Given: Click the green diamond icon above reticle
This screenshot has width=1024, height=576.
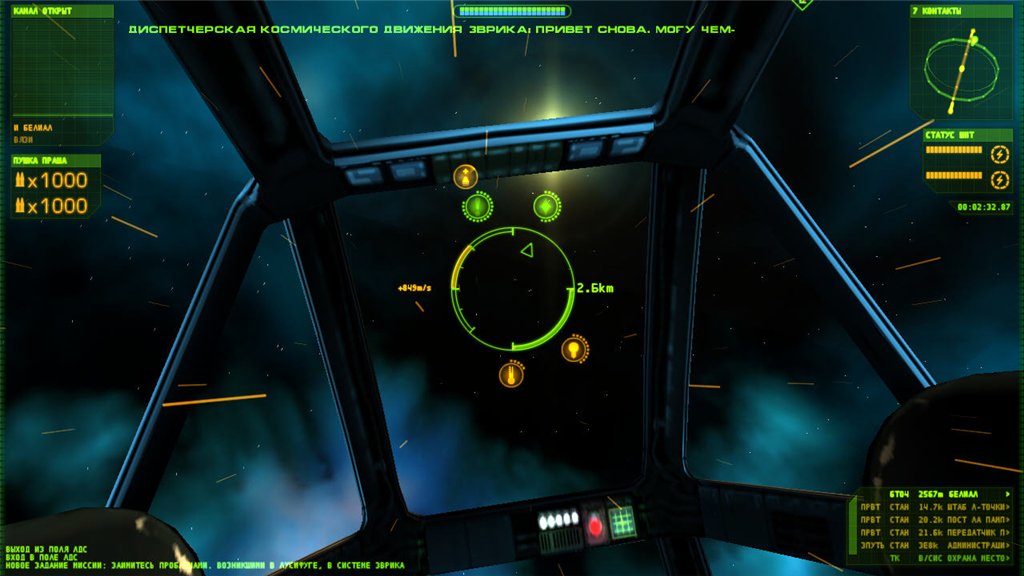Looking at the screenshot, I should pyautogui.click(x=546, y=206).
